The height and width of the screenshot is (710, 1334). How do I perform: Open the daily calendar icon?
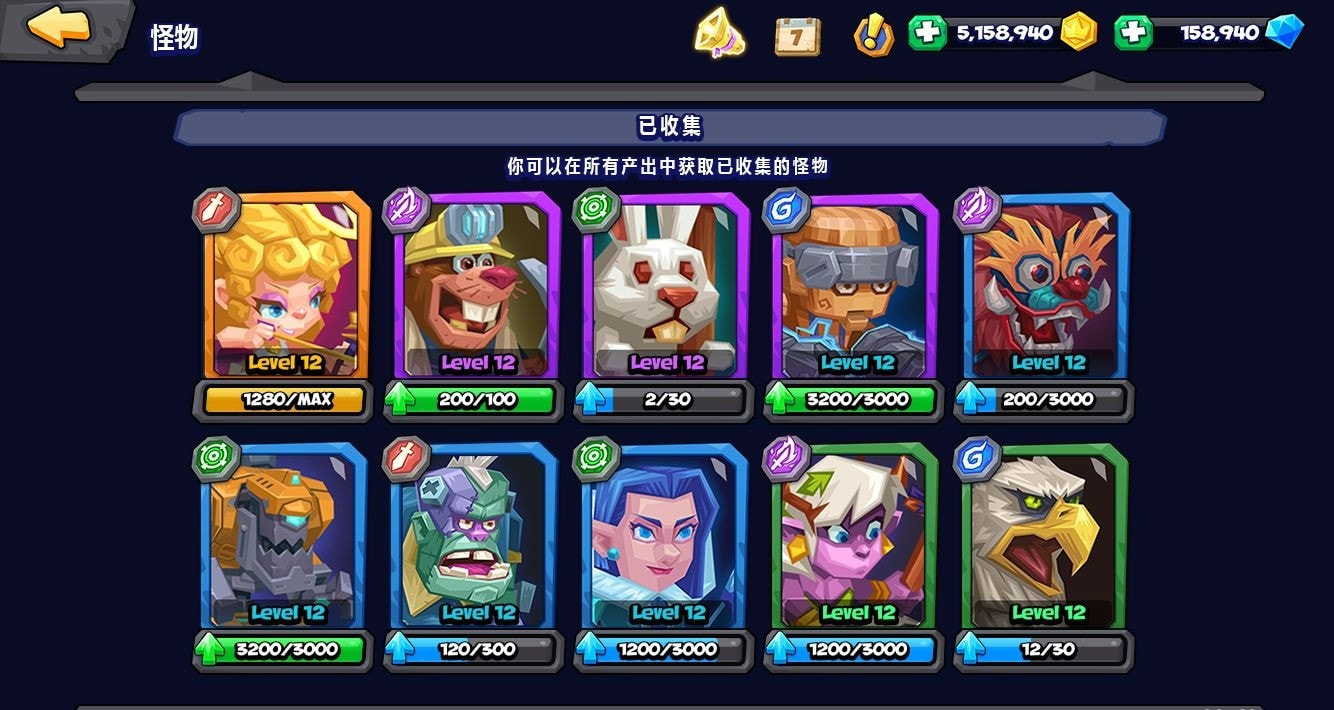click(x=797, y=35)
